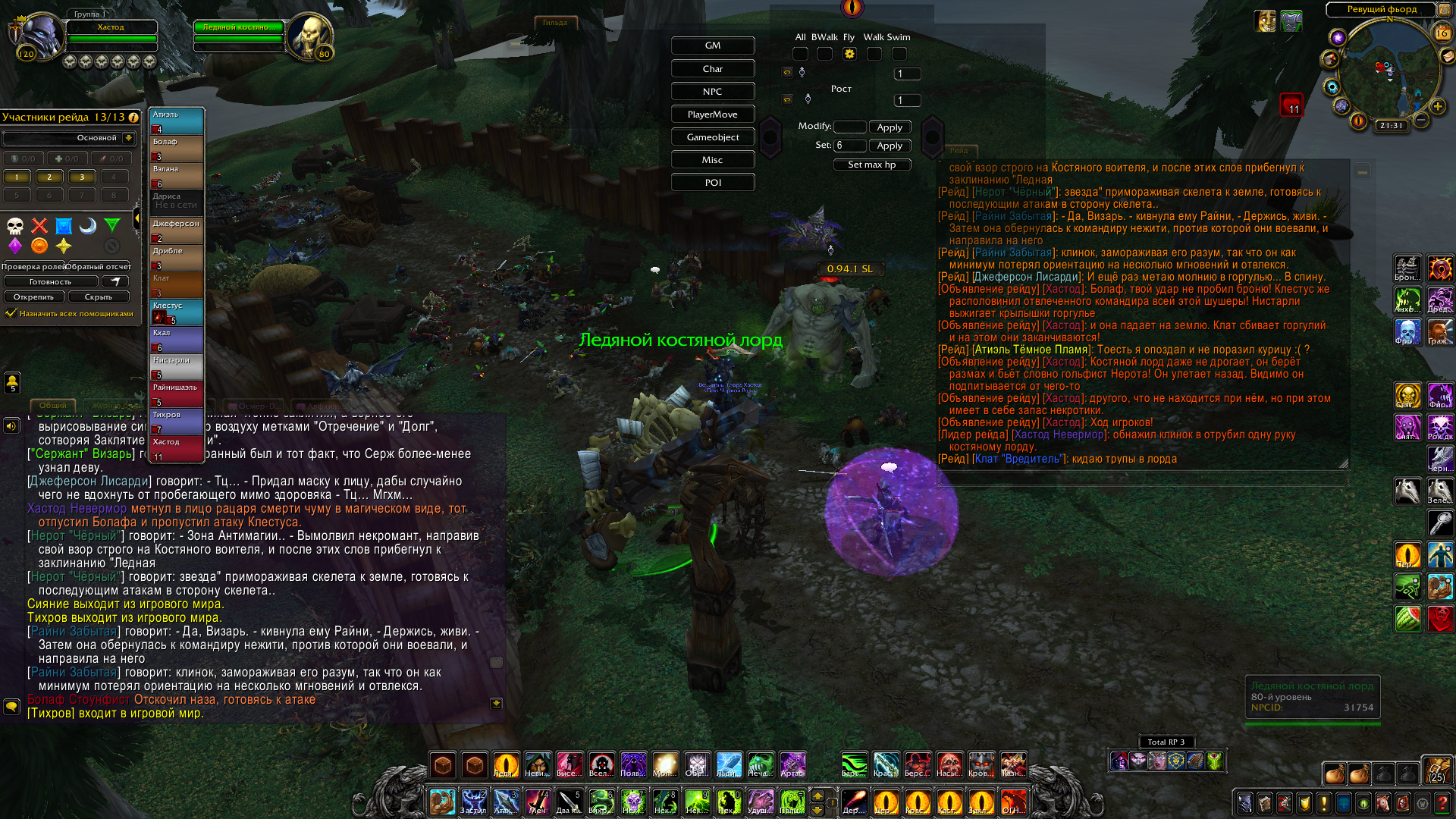Toggle Назначить всех помощниками checkbox

11,313
